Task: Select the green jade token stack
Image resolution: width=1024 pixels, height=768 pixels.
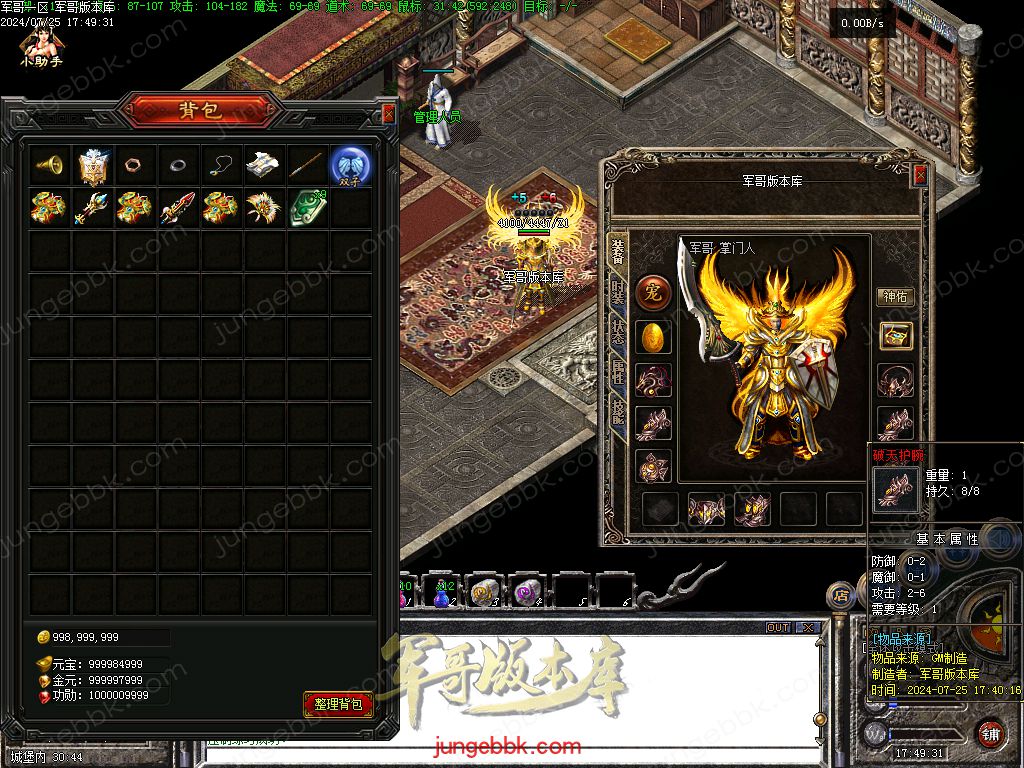Action: click(x=307, y=208)
